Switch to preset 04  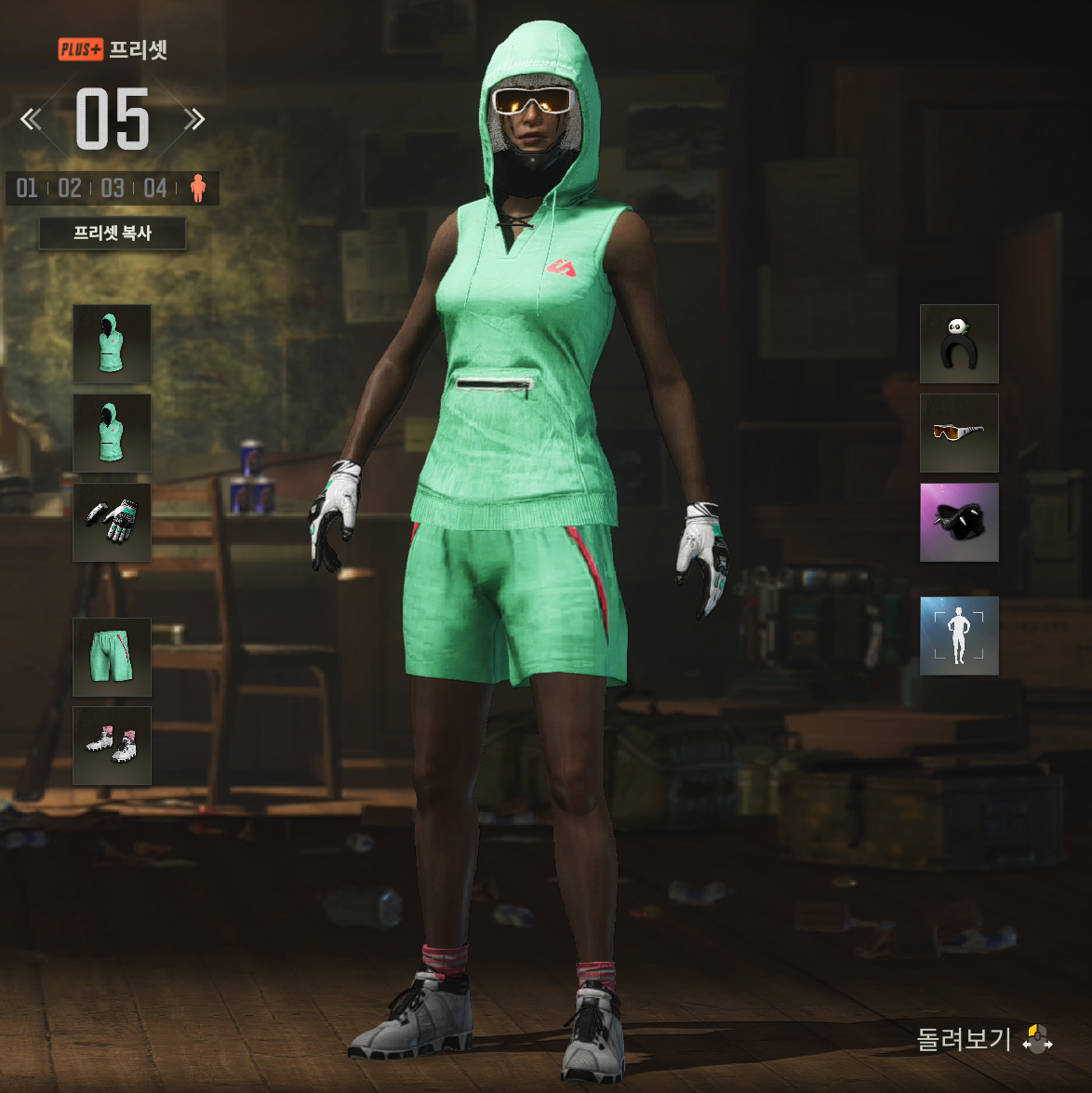coord(155,189)
